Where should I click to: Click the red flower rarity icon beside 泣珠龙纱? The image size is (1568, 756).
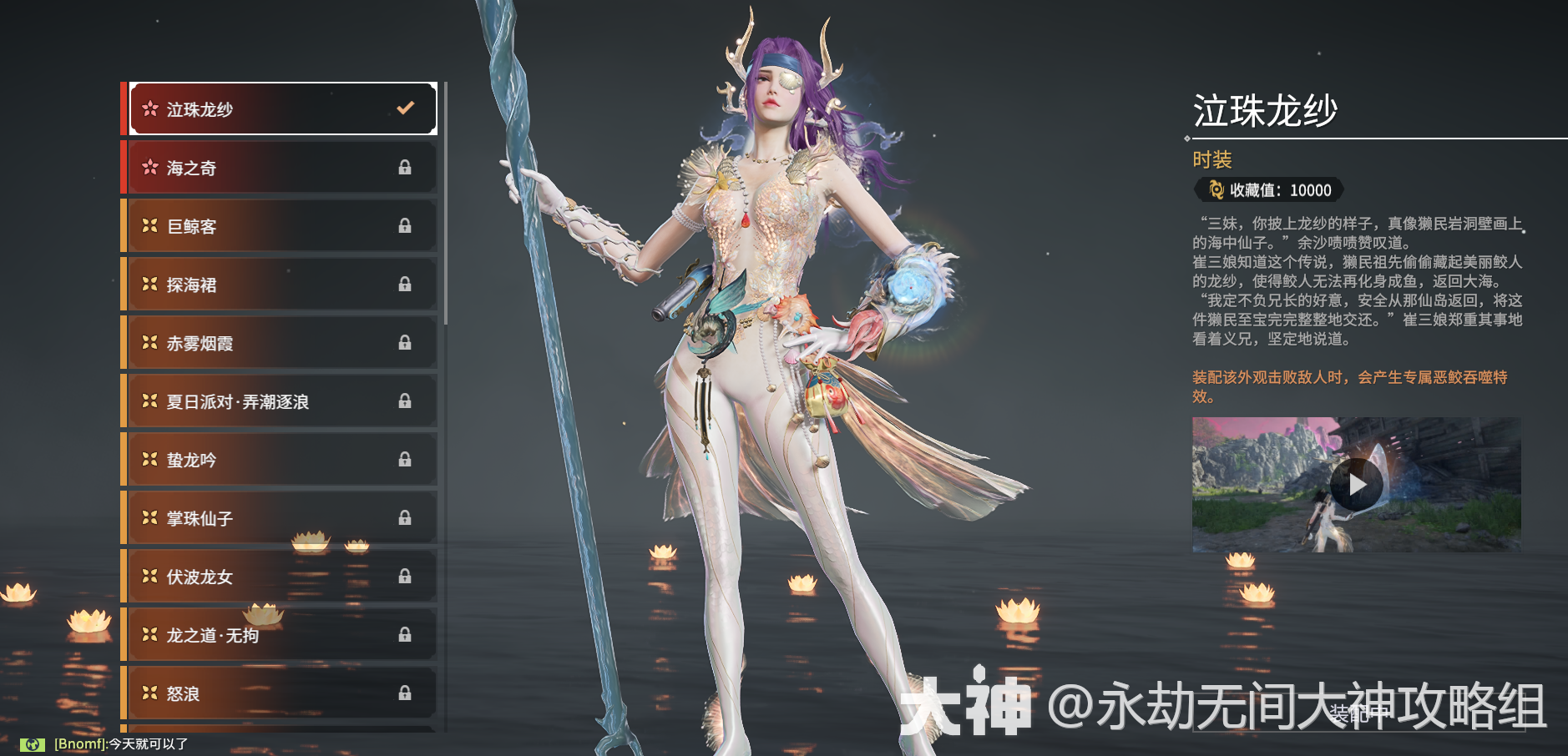(150, 108)
